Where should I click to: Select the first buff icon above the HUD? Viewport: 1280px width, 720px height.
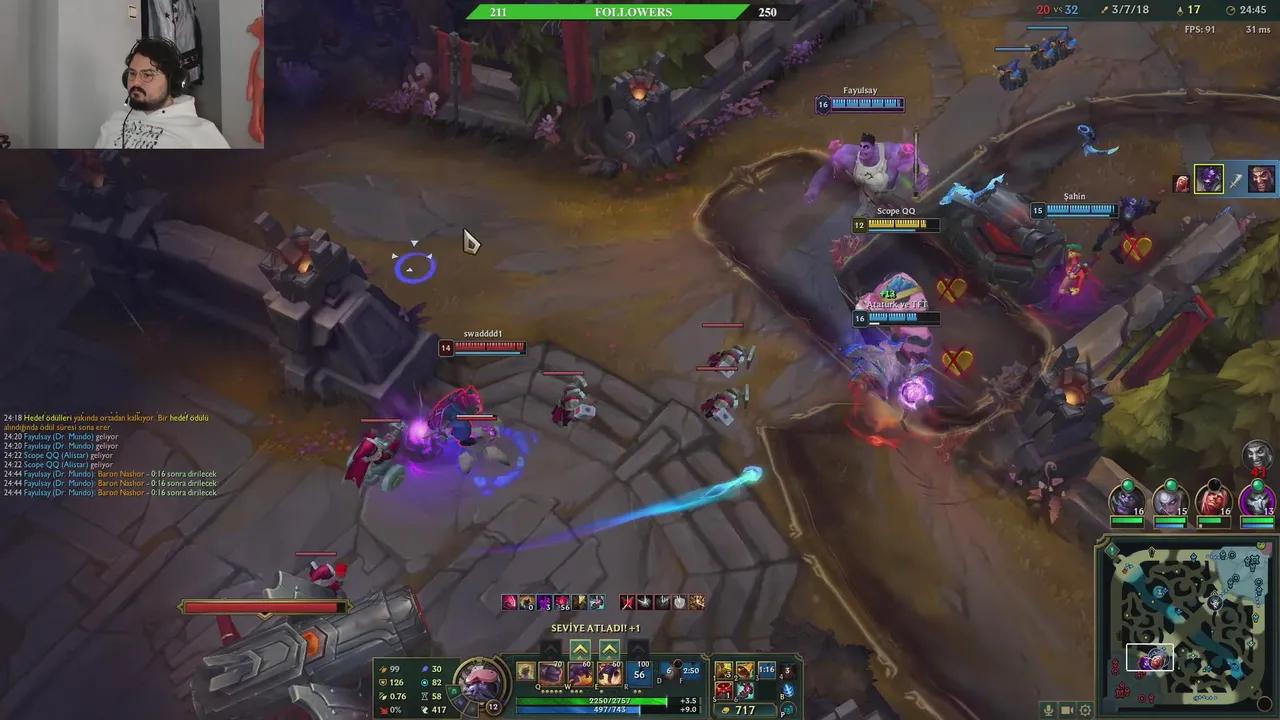click(508, 601)
